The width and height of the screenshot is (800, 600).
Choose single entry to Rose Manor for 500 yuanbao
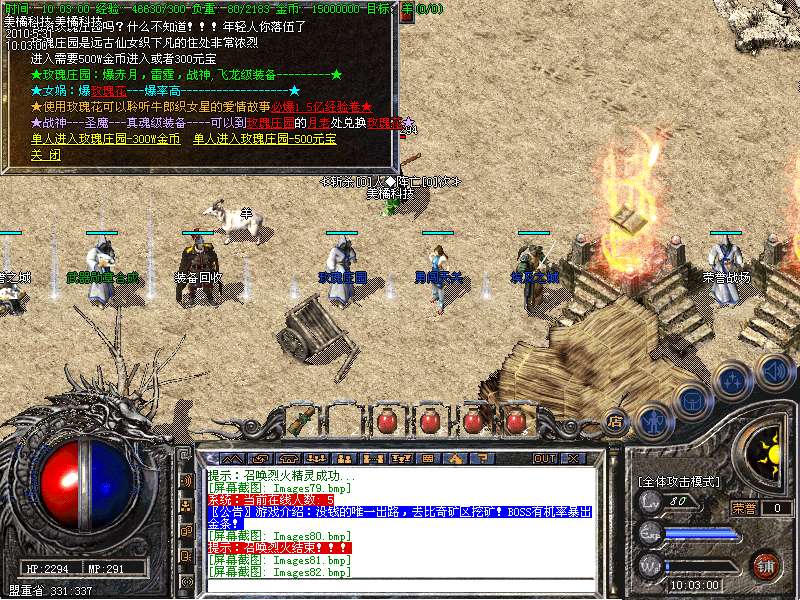(265, 139)
